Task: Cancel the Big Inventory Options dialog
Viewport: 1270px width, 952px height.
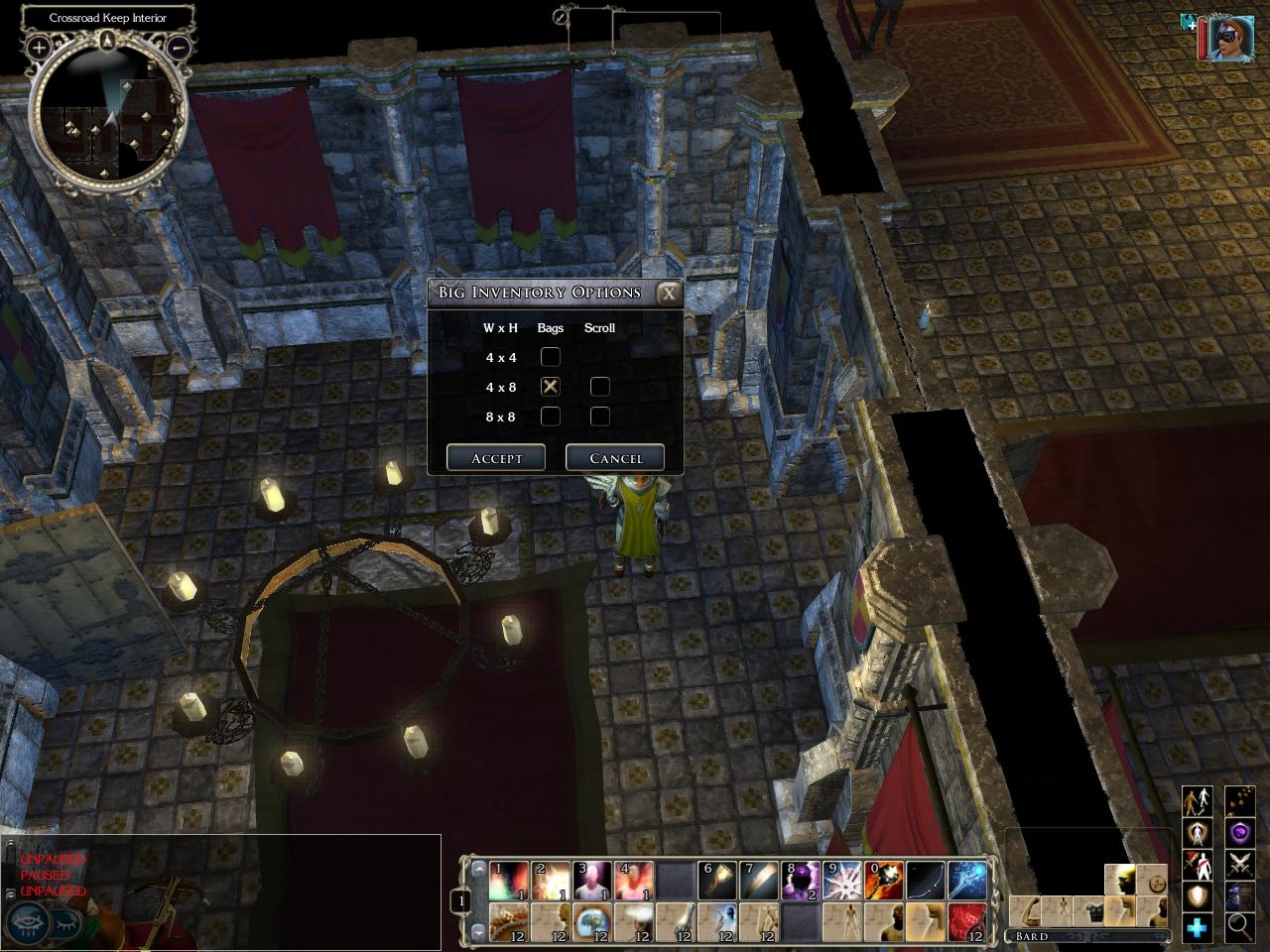Action: pos(615,458)
